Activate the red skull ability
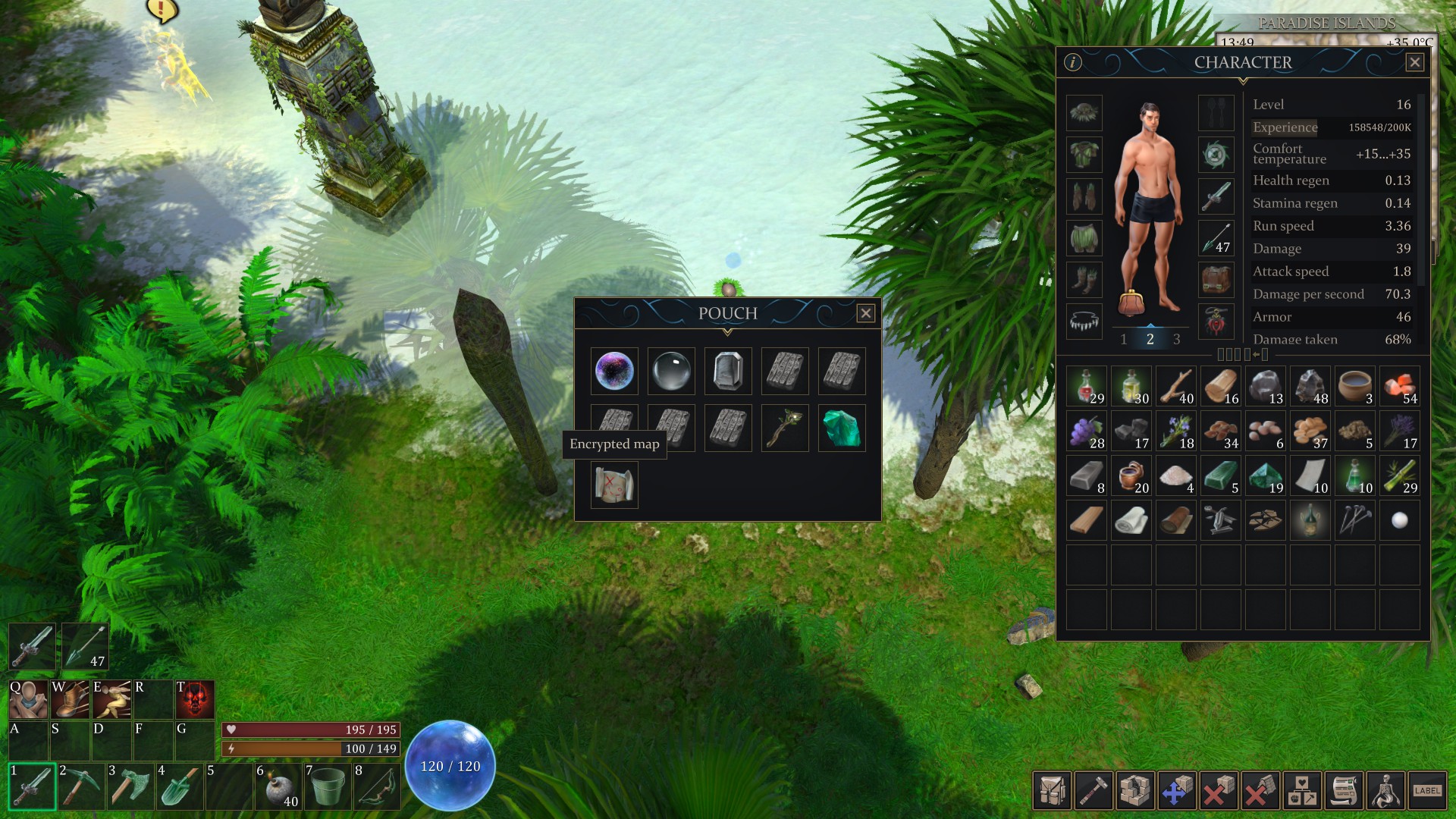Image resolution: width=1456 pixels, height=819 pixels. click(x=195, y=699)
